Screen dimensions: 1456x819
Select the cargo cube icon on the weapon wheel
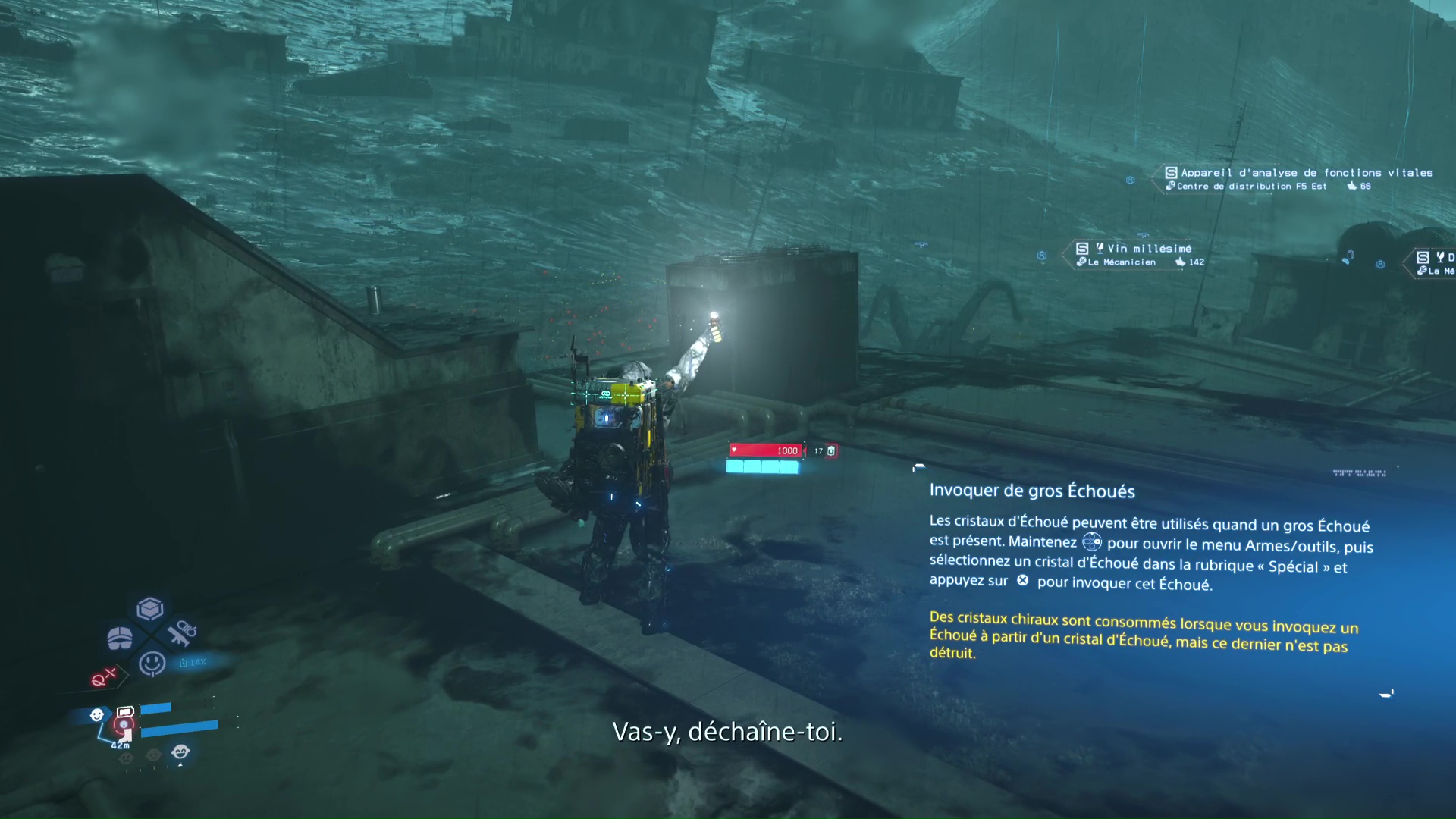pos(149,608)
